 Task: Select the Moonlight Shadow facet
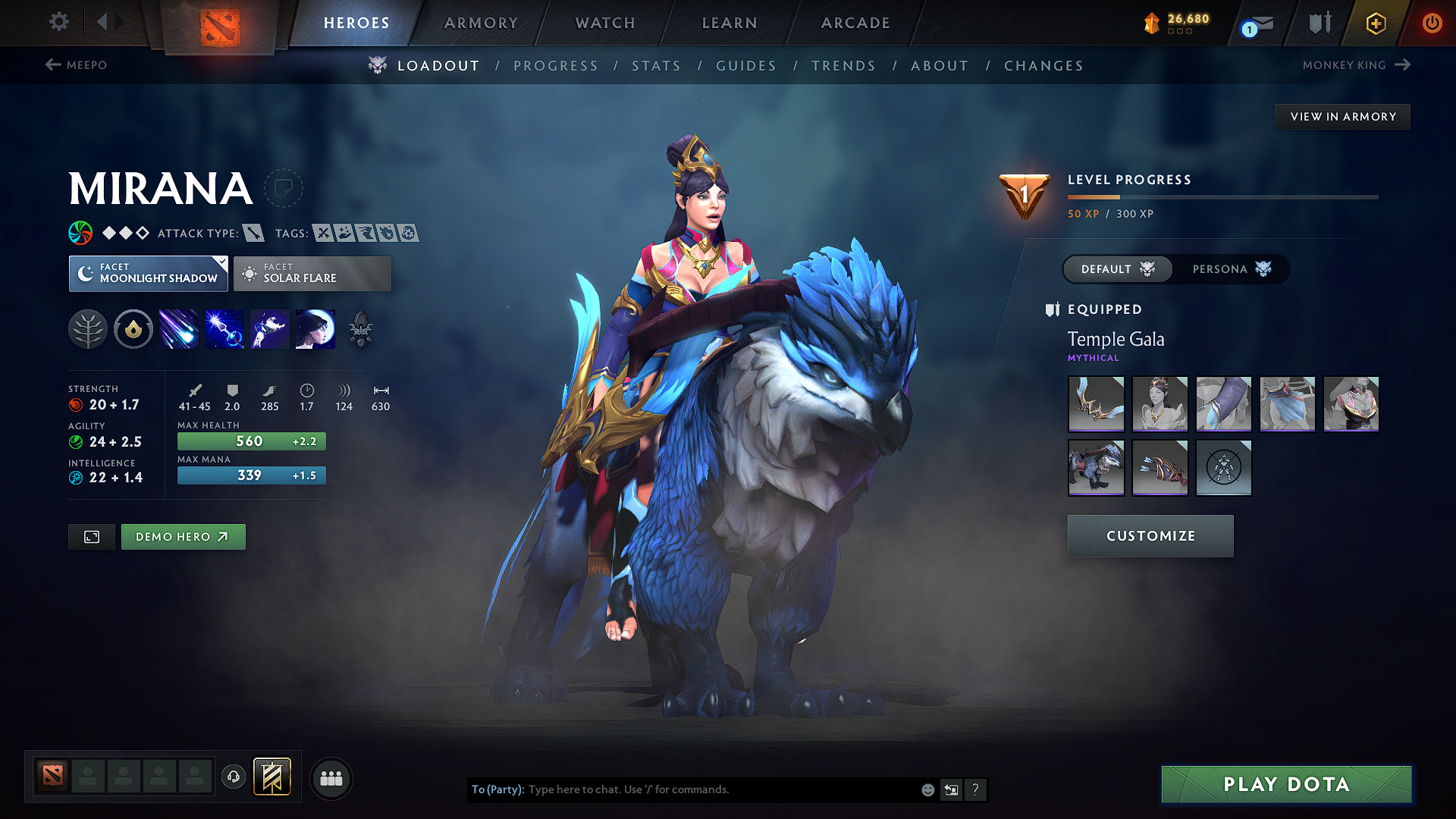(148, 273)
